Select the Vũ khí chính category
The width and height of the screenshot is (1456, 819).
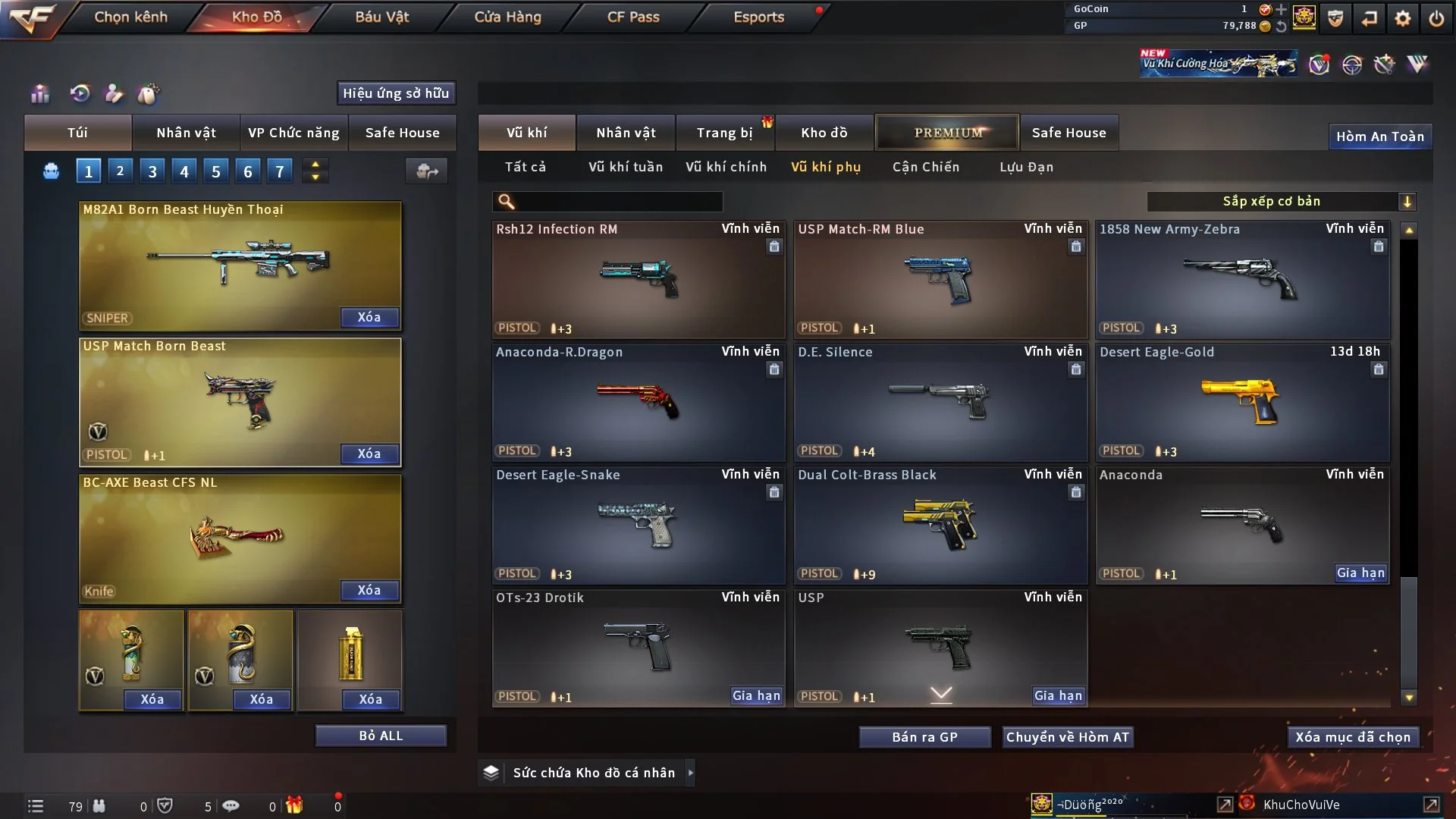(726, 167)
